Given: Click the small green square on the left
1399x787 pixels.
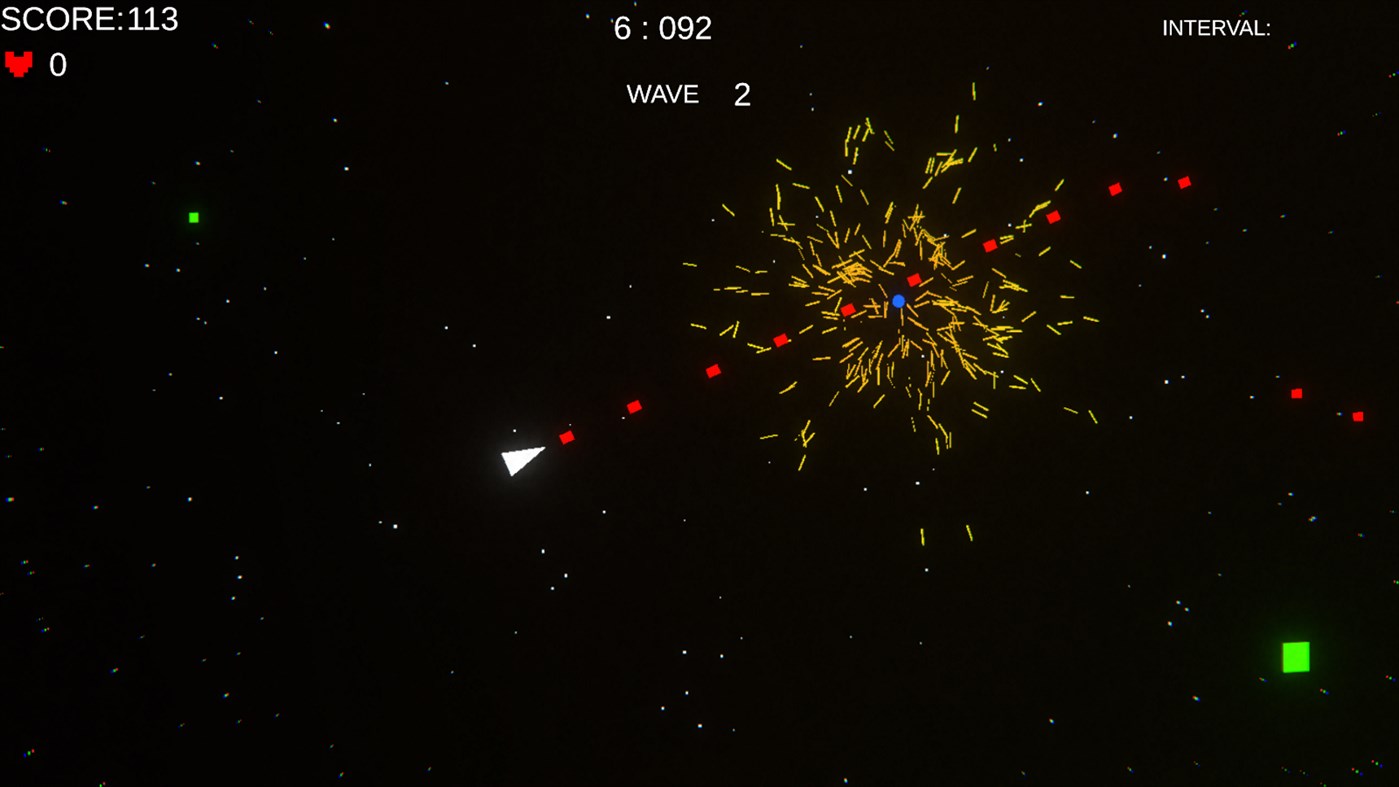Looking at the screenshot, I should tap(192, 215).
